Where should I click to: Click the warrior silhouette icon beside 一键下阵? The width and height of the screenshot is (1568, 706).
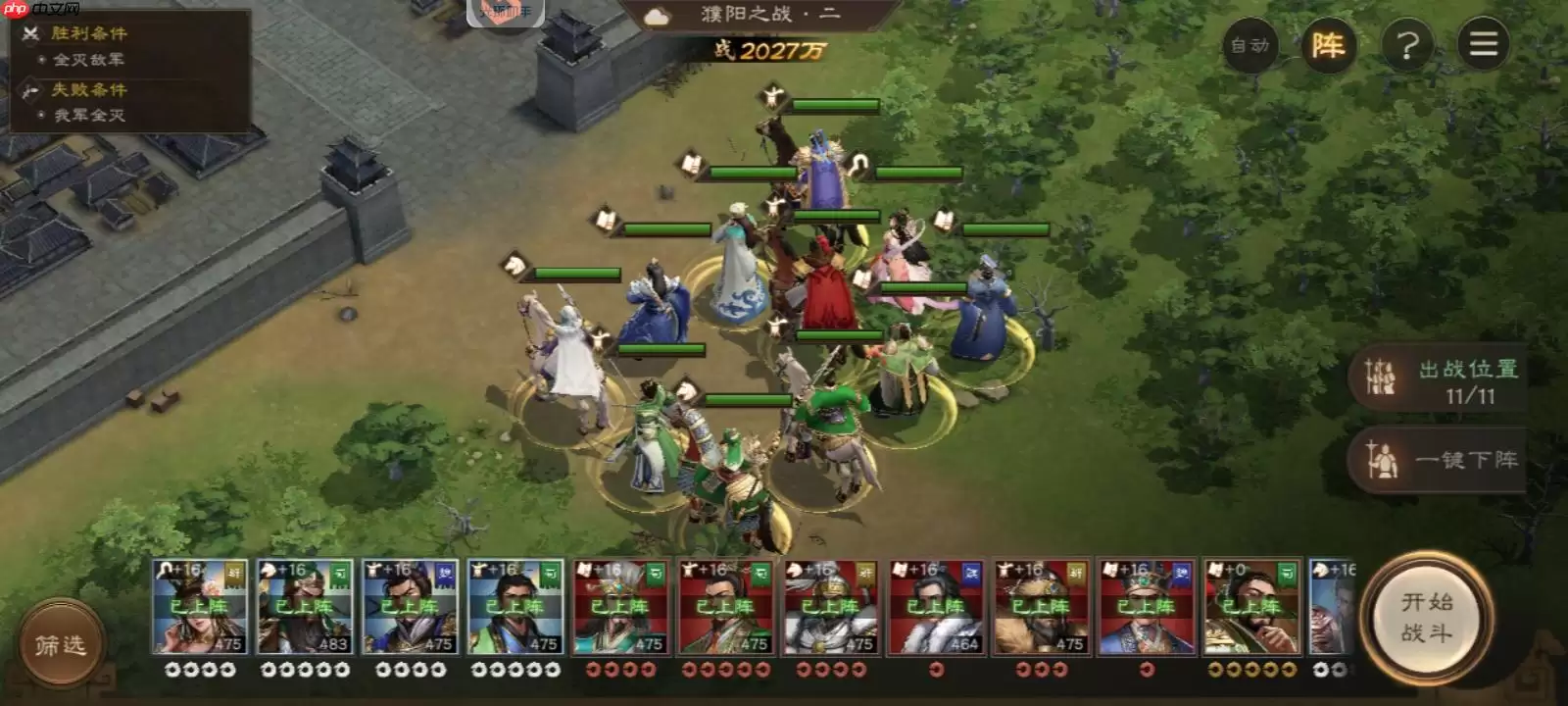pos(1382,460)
